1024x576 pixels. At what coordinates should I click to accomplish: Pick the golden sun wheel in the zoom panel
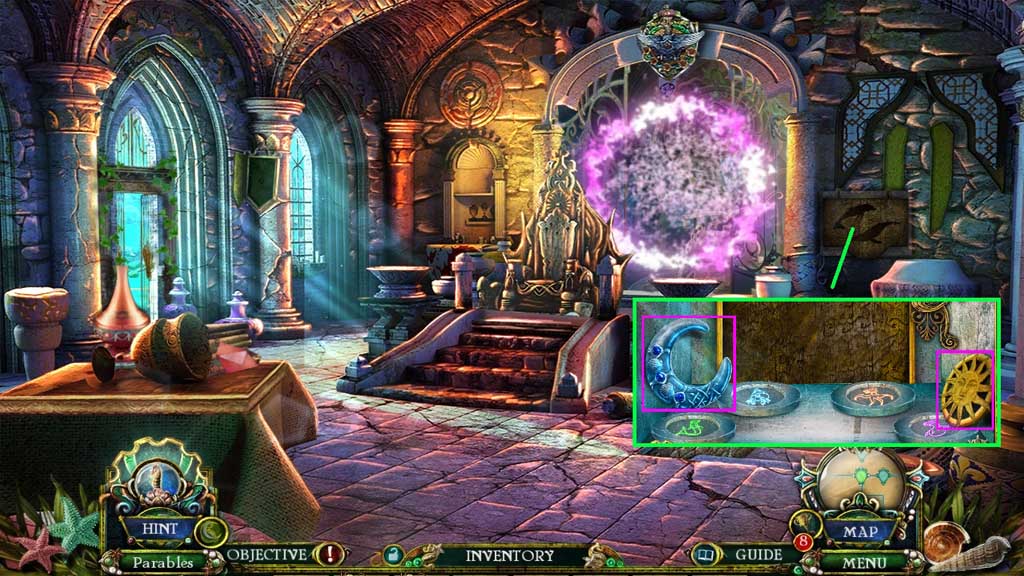966,388
